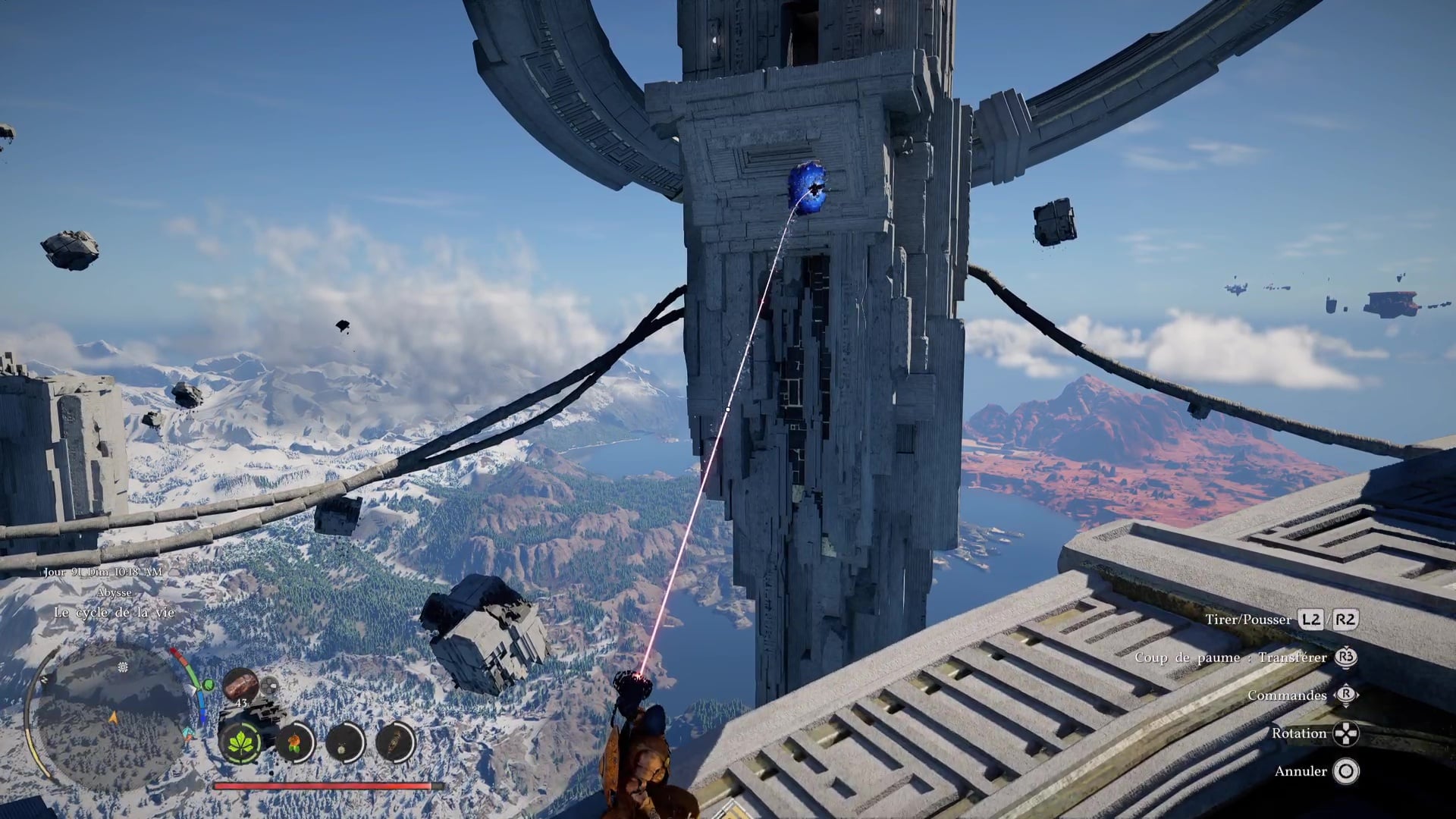This screenshot has width=1456, height=819.
Task: Use the orange fruit quick slot
Action: click(x=294, y=741)
